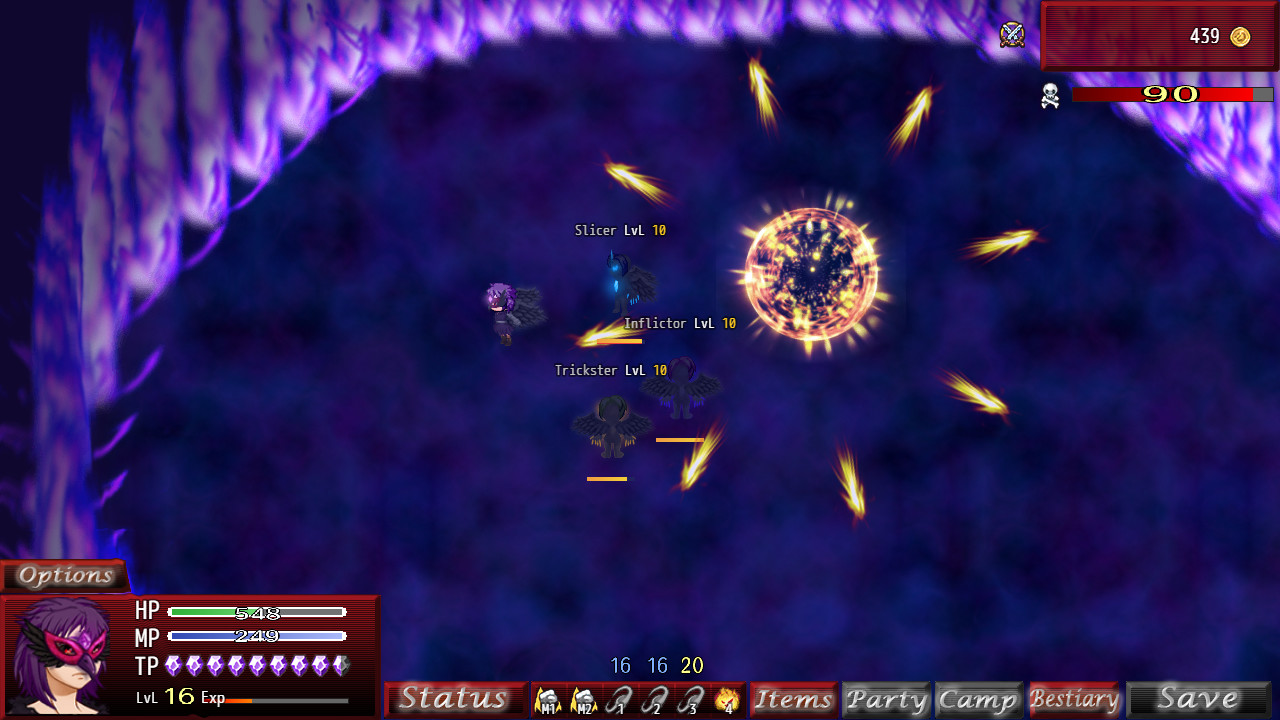The image size is (1280, 720).
Task: Open the Bestiary
Action: click(1075, 698)
